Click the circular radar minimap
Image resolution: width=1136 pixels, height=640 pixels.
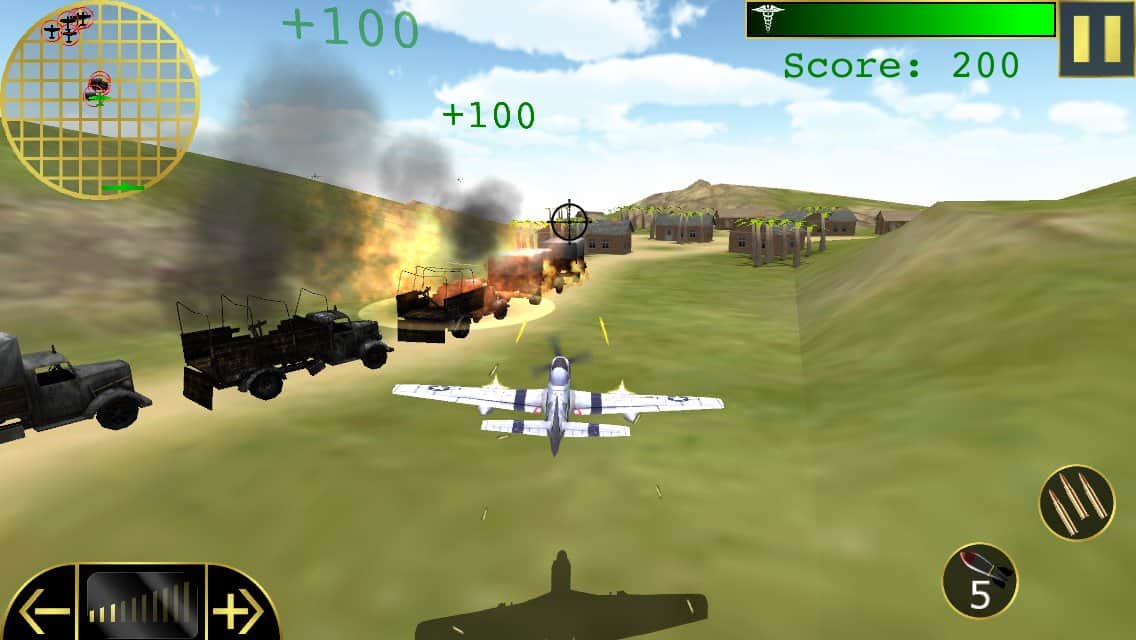coord(99,99)
